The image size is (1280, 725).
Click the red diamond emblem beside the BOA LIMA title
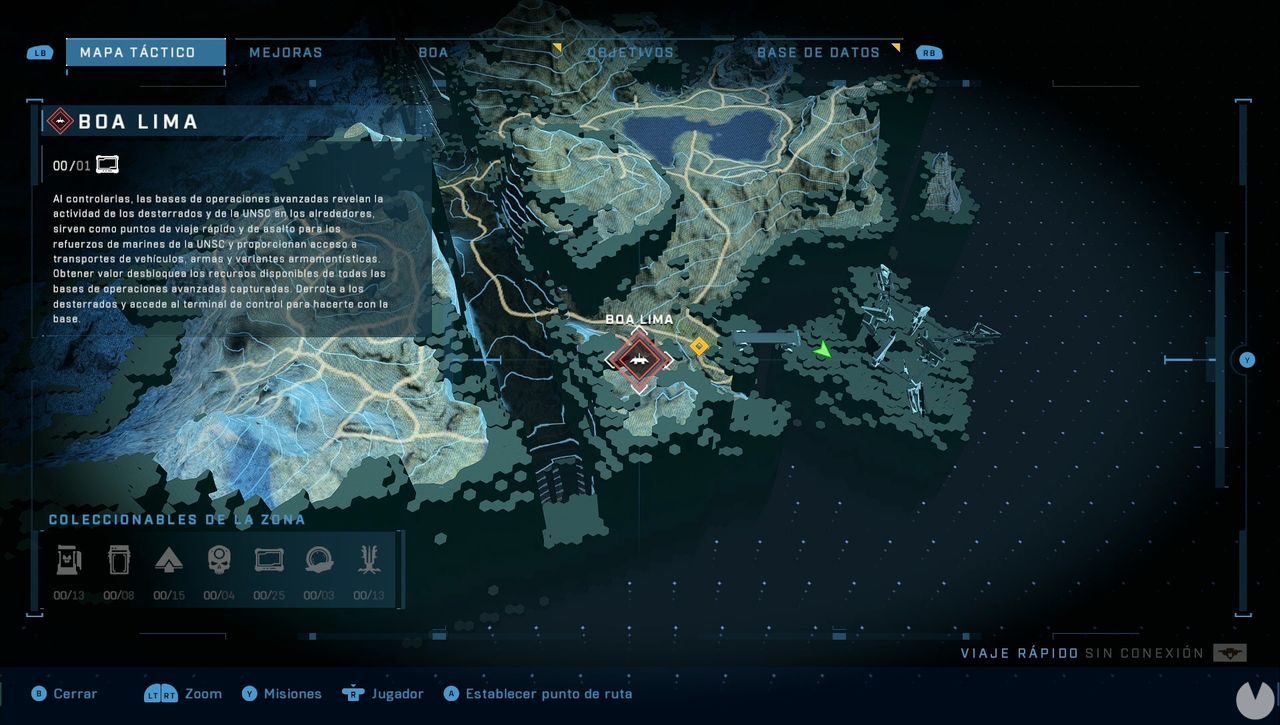coord(64,121)
